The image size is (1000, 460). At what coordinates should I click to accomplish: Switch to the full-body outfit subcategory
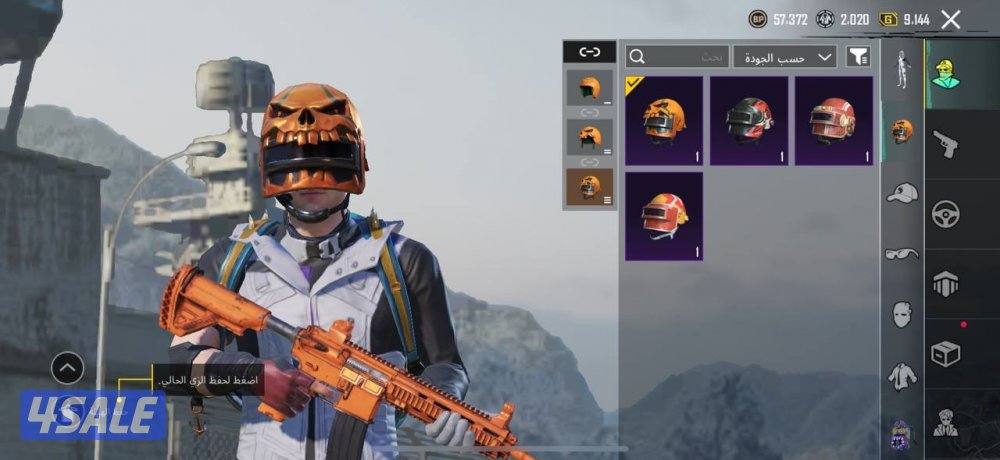pyautogui.click(x=902, y=68)
